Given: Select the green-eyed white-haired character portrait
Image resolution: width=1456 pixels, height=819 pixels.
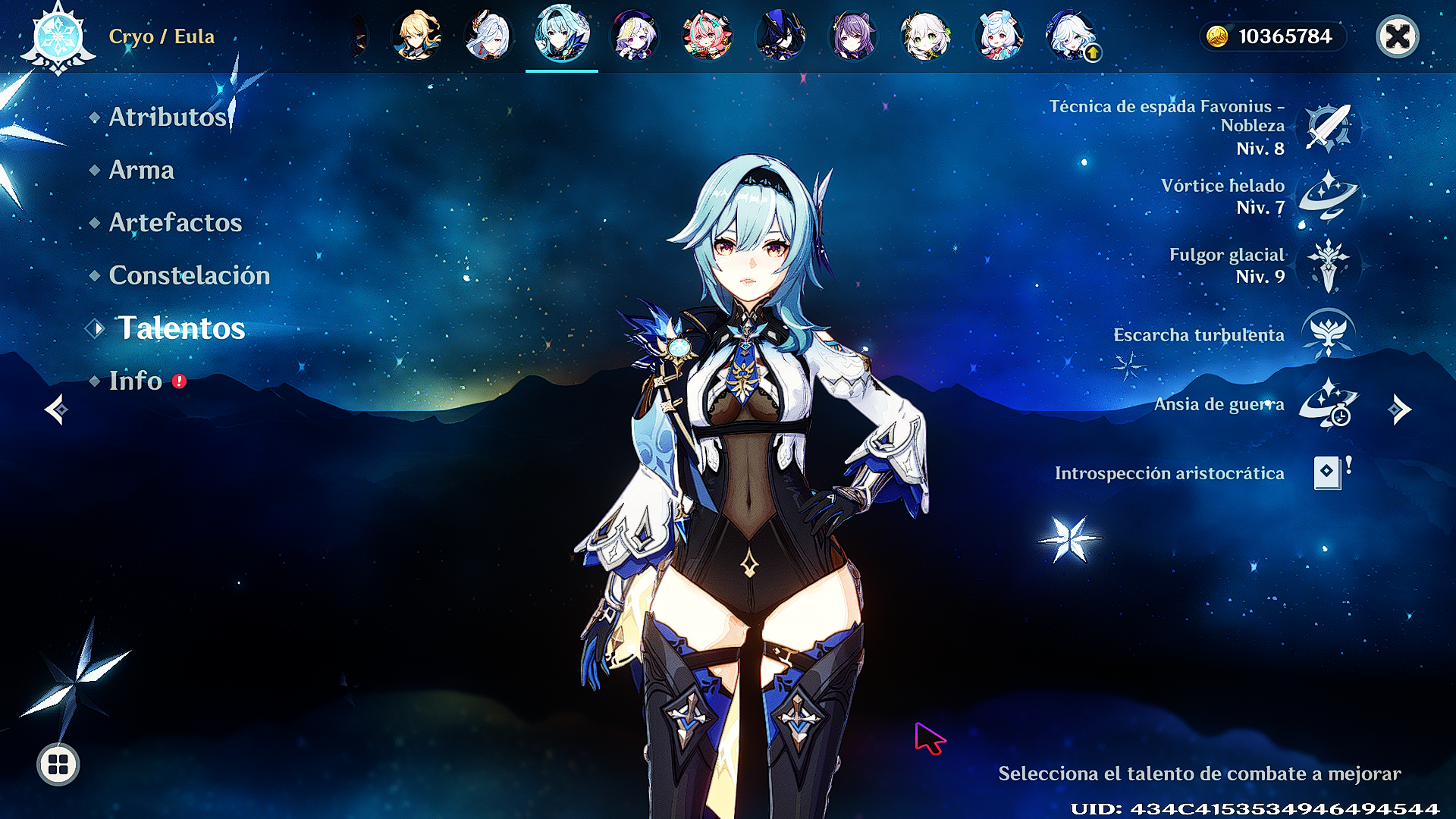Looking at the screenshot, I should point(925,36).
